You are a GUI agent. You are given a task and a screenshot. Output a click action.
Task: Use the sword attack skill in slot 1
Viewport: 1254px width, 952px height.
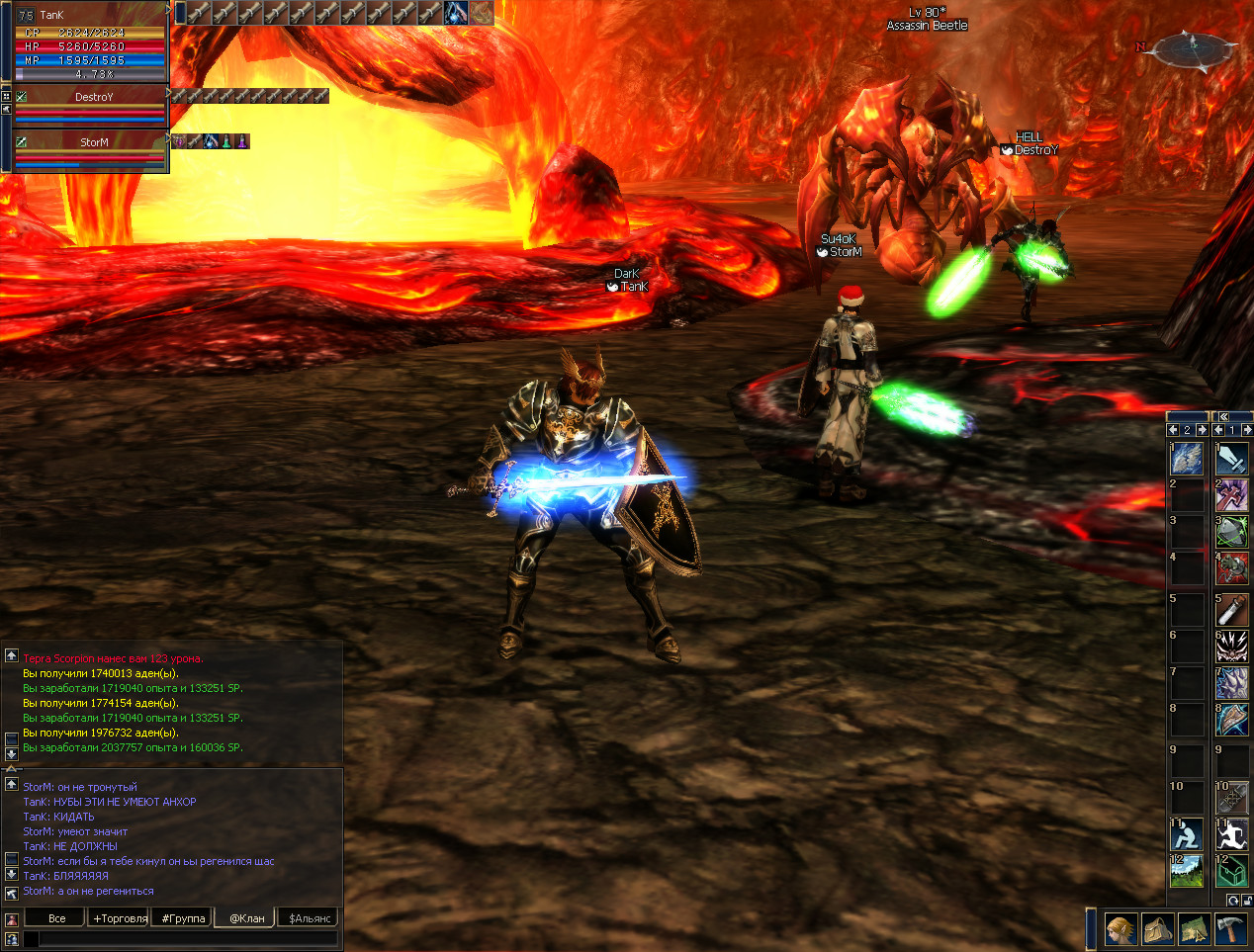pyautogui.click(x=1231, y=459)
